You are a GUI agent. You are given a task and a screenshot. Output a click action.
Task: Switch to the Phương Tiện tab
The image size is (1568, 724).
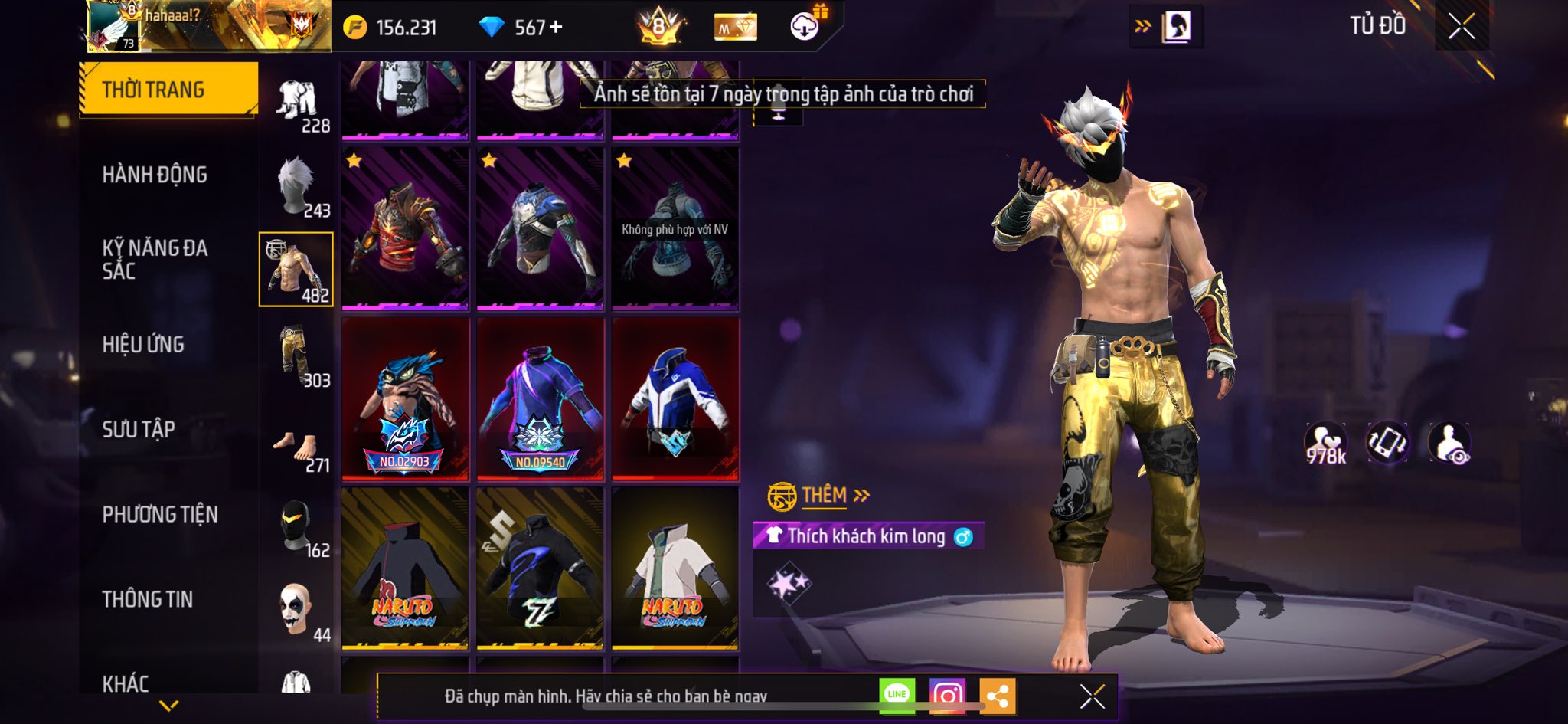[x=160, y=514]
